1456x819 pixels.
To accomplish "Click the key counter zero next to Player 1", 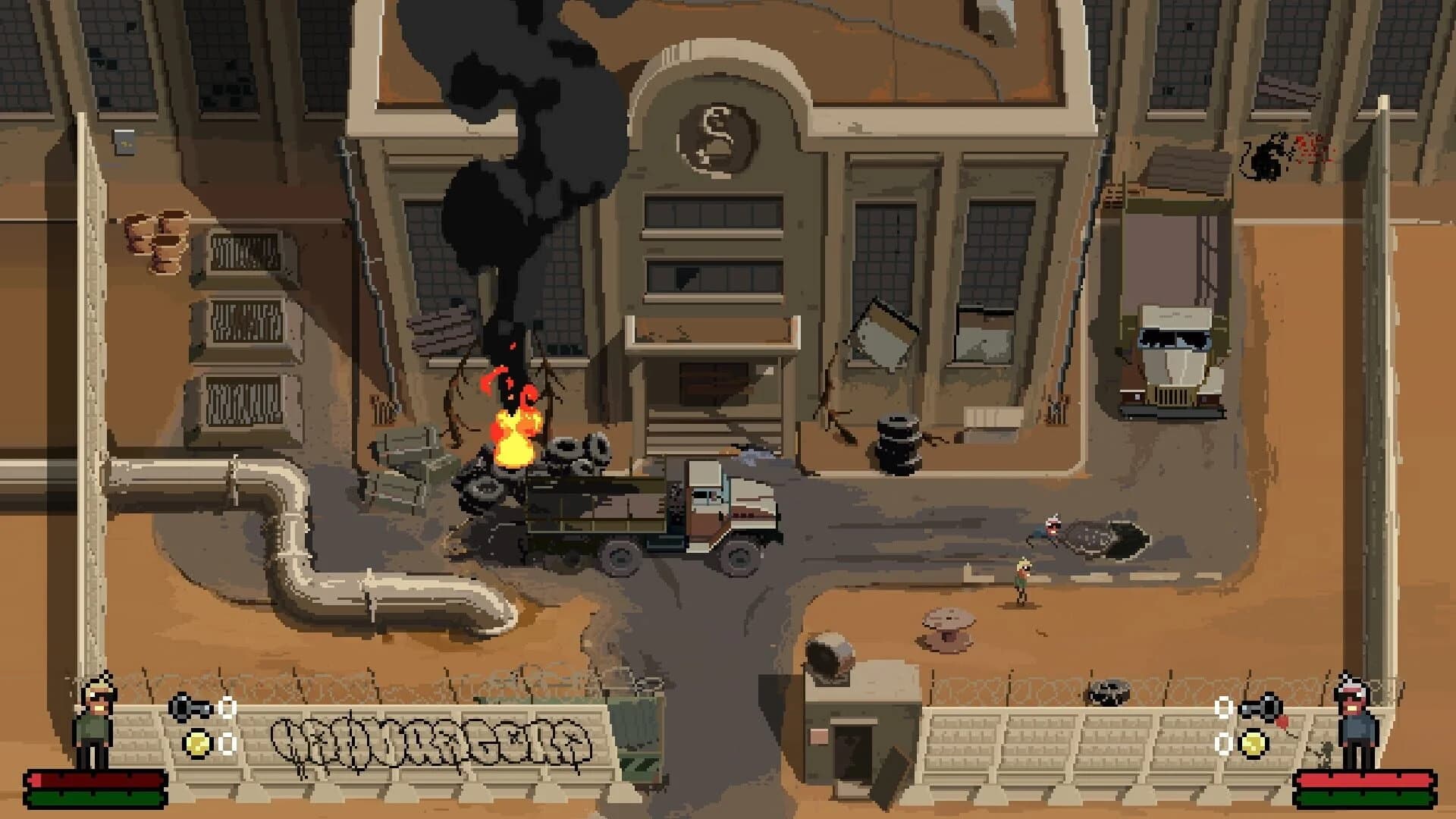I will (x=227, y=708).
